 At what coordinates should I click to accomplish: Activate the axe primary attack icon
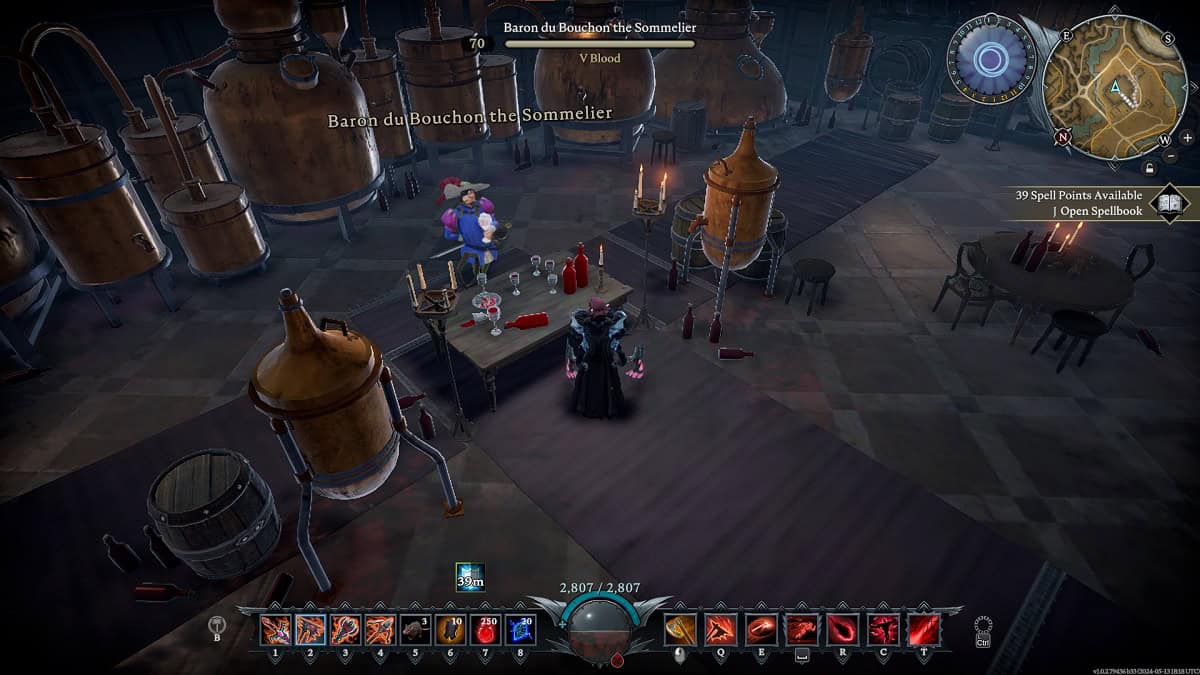click(x=680, y=629)
